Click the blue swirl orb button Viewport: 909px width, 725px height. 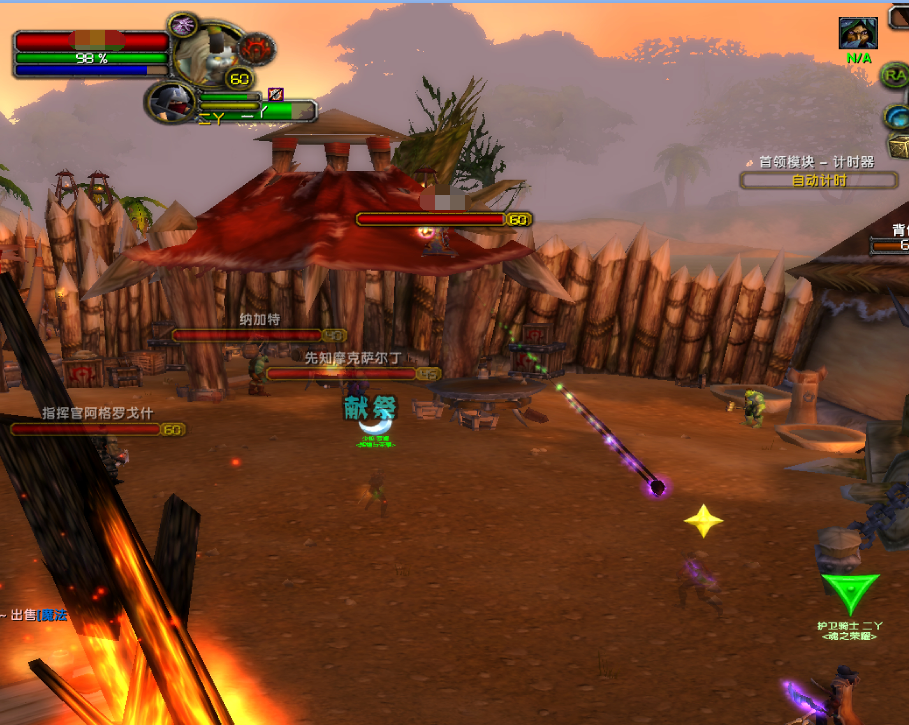896,117
